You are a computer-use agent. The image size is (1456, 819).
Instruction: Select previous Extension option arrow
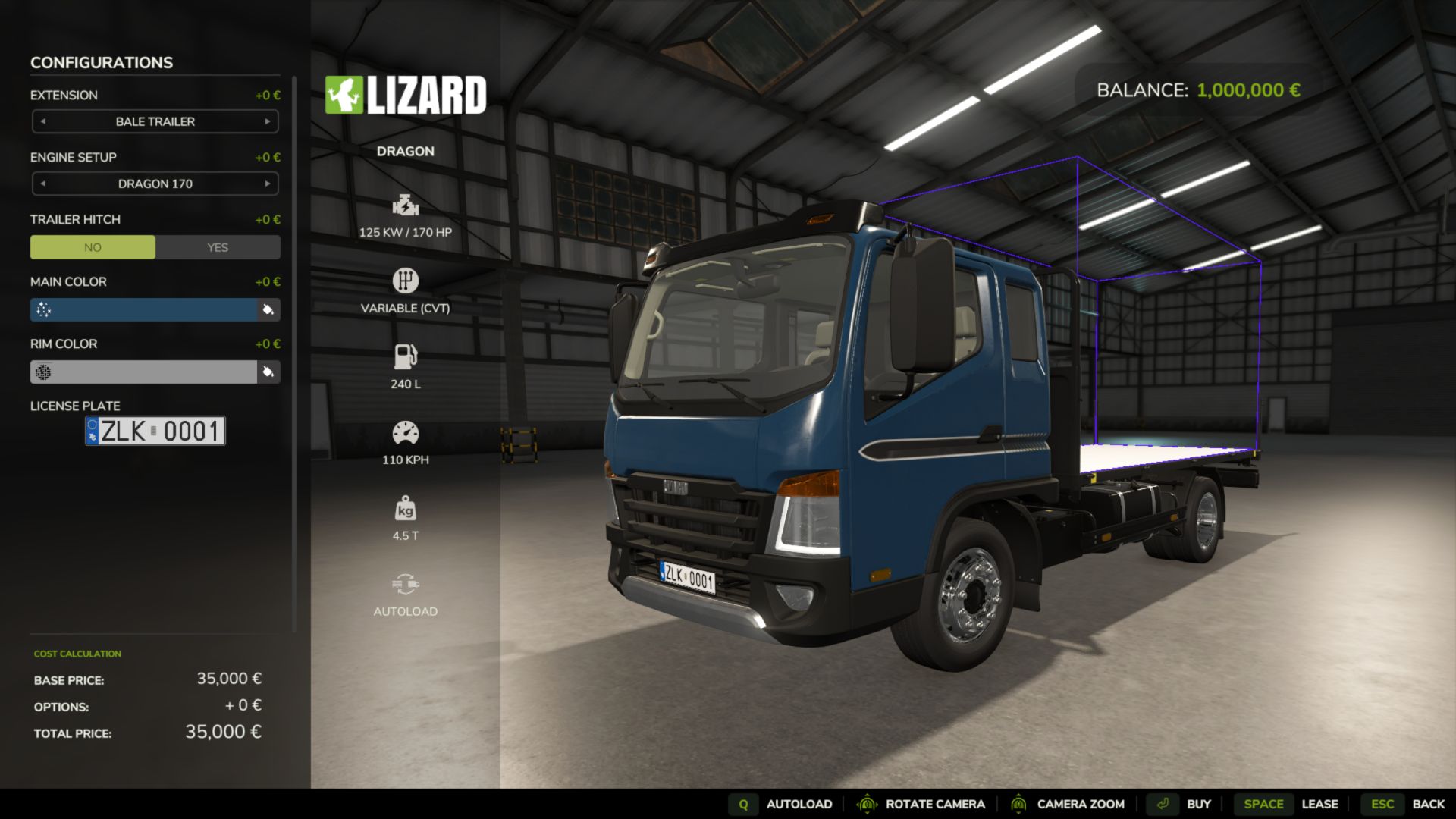(x=43, y=121)
